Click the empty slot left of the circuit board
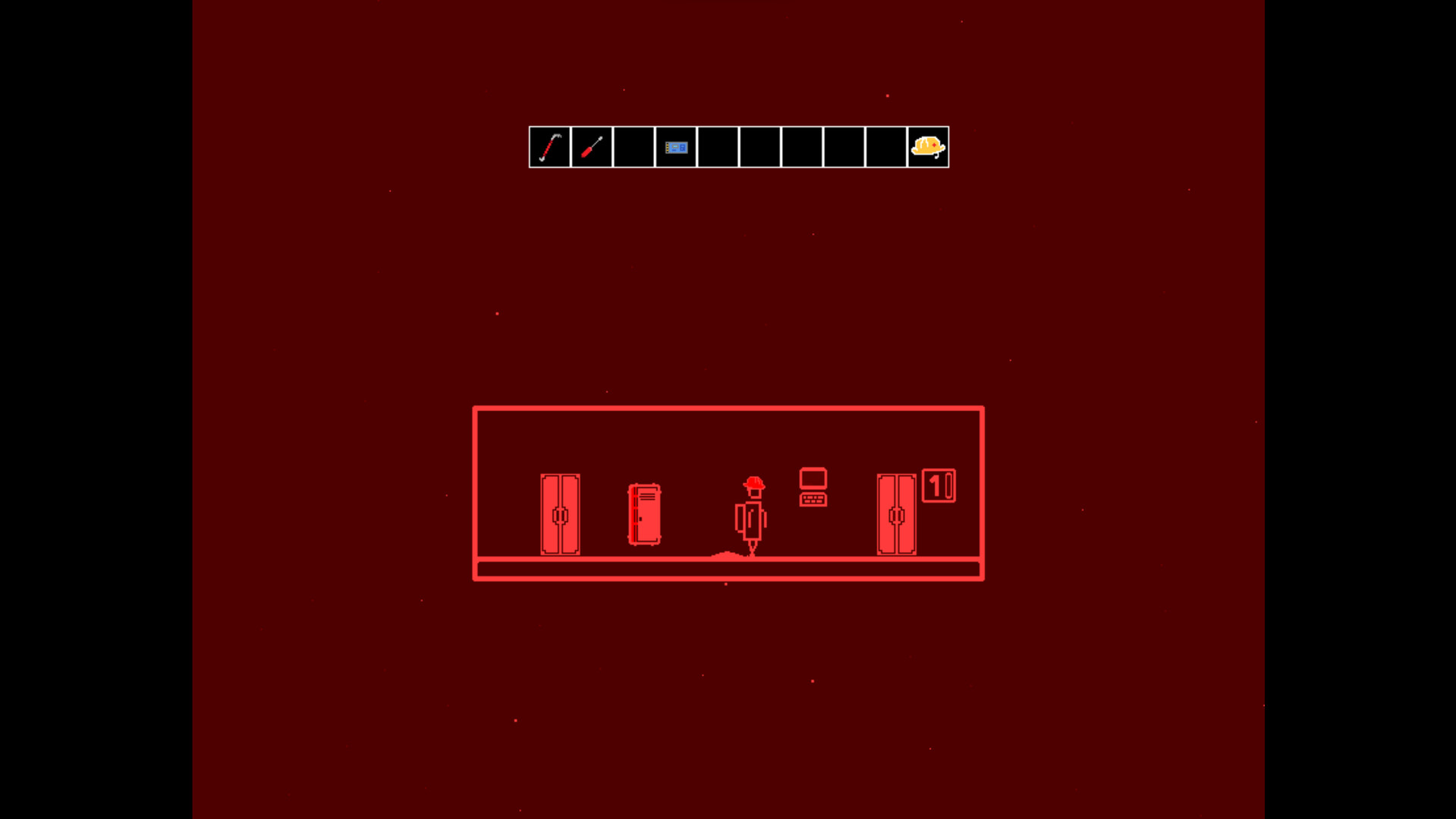Image resolution: width=1456 pixels, height=819 pixels. tap(634, 147)
